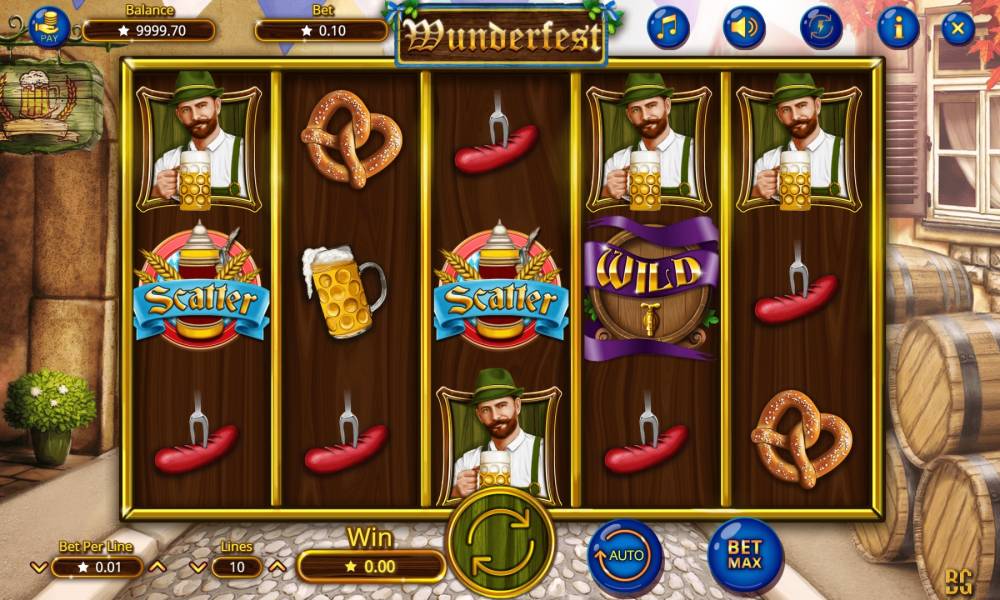Click the BET MAX button

click(745, 555)
